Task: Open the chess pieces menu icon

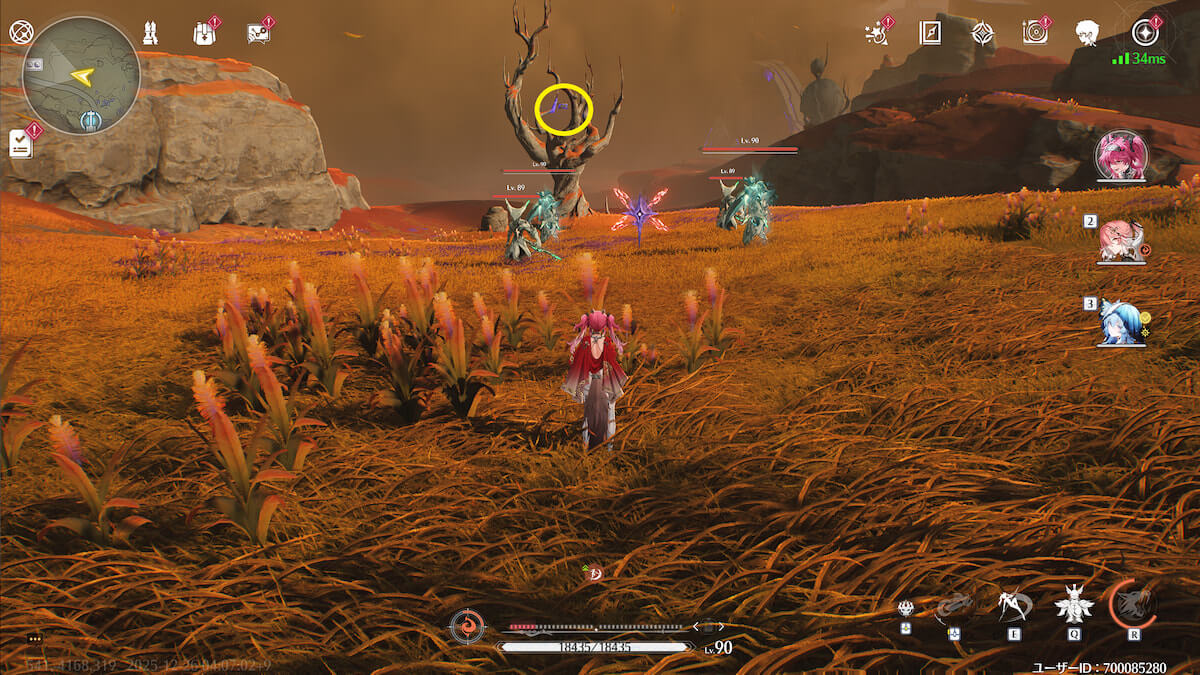Action: click(x=151, y=33)
